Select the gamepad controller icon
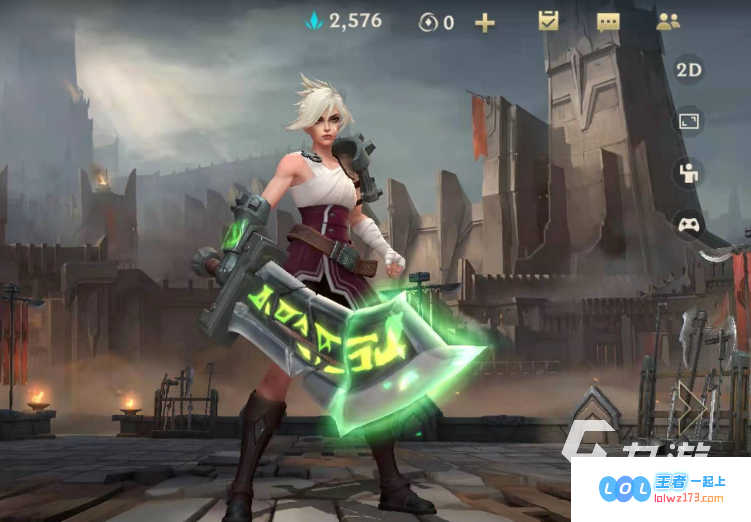 pyautogui.click(x=689, y=225)
